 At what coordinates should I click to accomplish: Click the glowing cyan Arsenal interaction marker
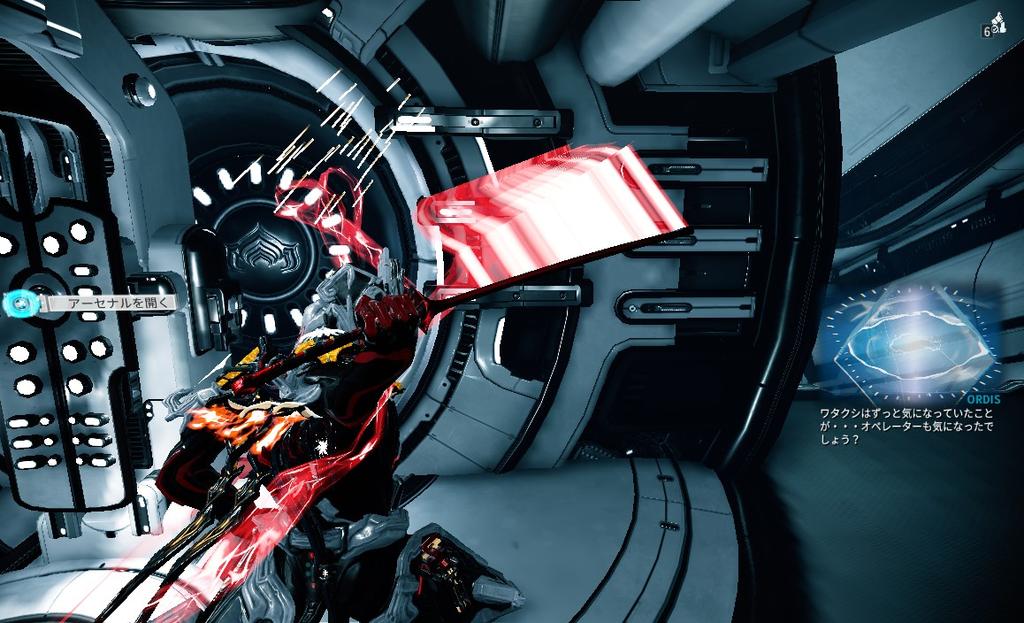[17, 301]
